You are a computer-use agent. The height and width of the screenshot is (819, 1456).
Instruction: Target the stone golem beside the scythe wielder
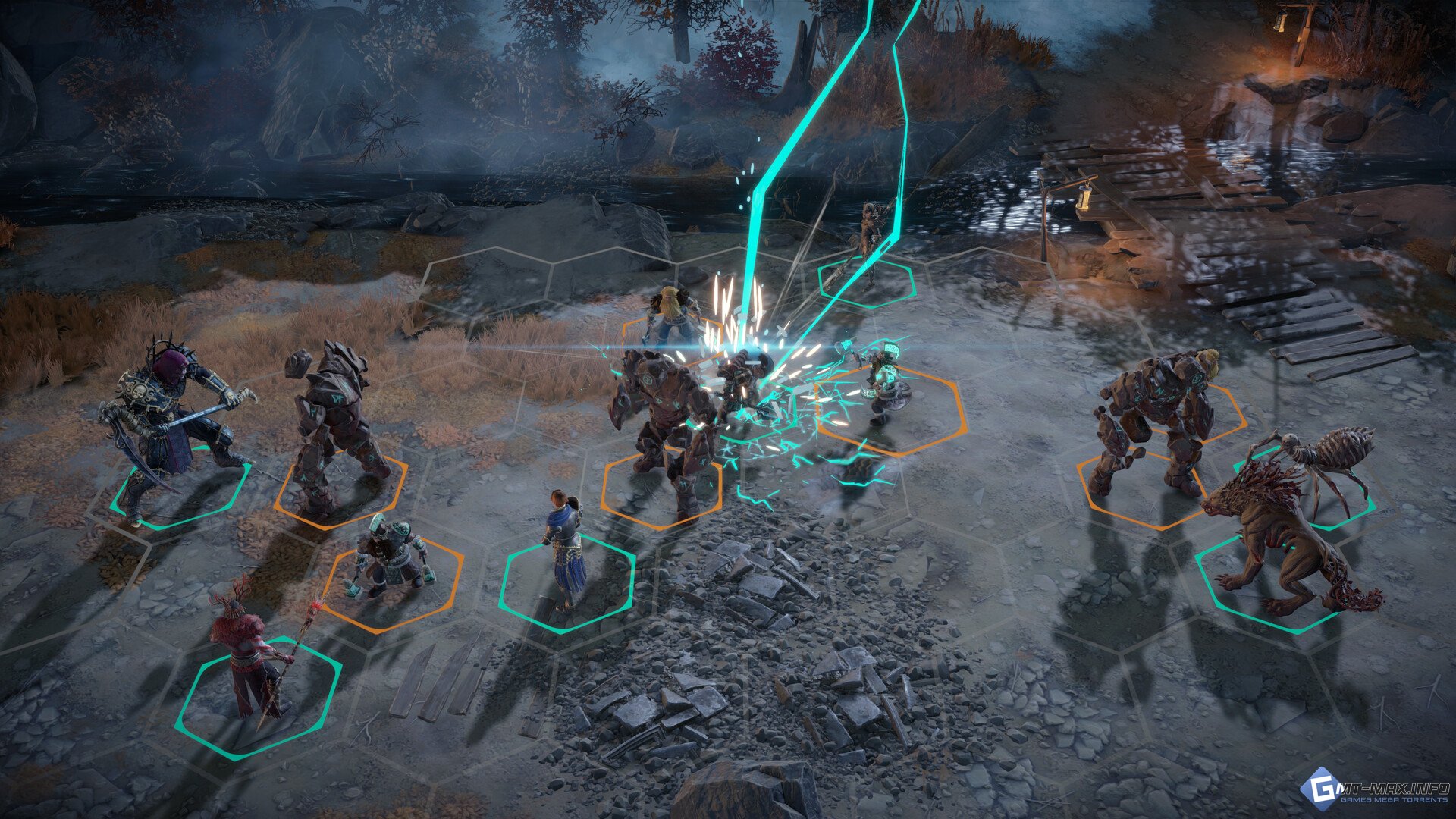pos(334,425)
